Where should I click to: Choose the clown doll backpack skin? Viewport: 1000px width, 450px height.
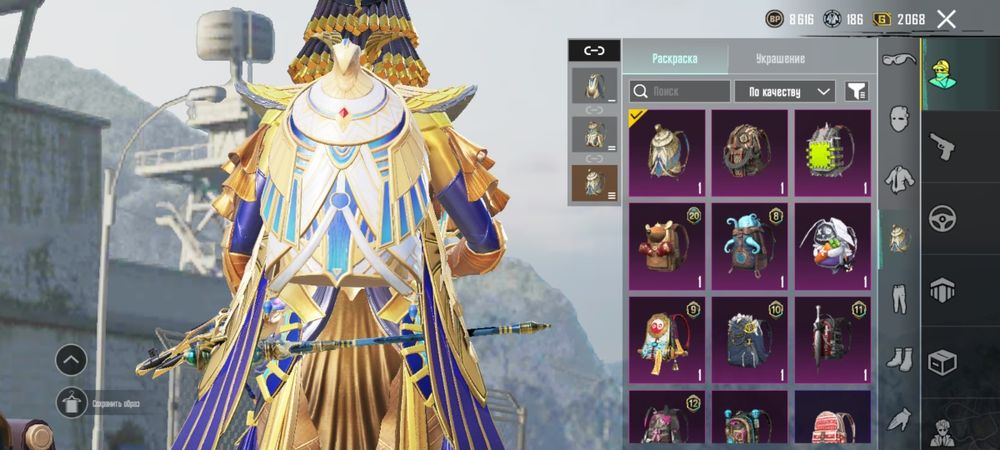pyautogui.click(x=667, y=339)
